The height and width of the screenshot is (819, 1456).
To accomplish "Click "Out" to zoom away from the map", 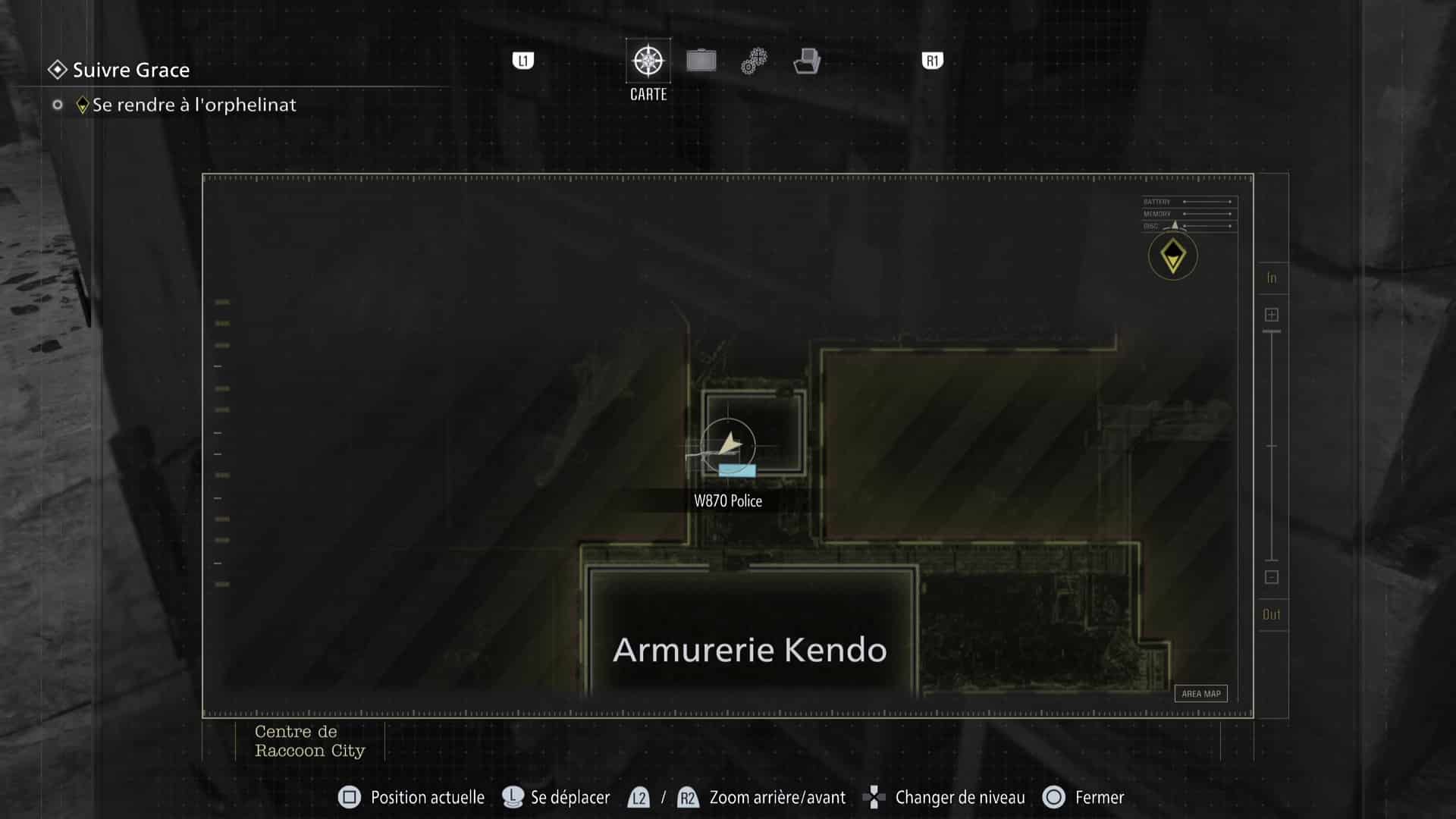I will click(1272, 614).
